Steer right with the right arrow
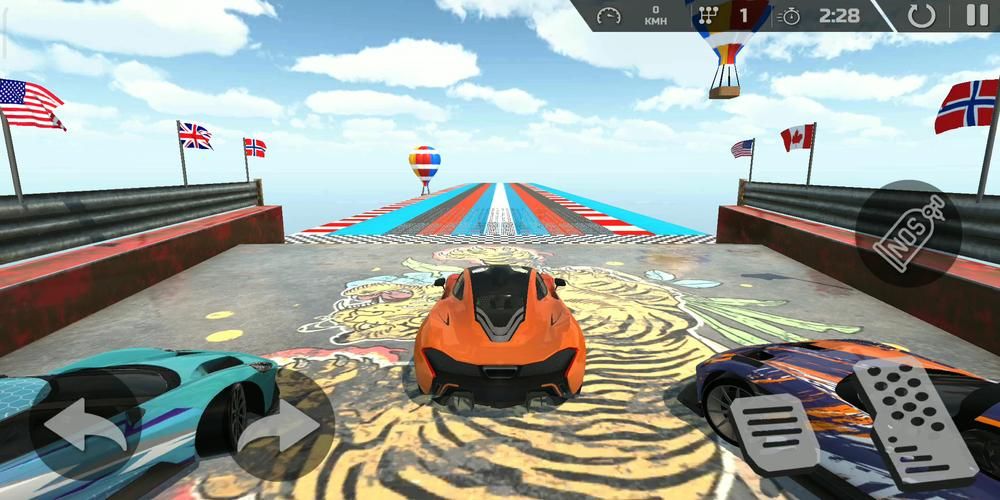Image resolution: width=1000 pixels, height=500 pixels. 276,425
